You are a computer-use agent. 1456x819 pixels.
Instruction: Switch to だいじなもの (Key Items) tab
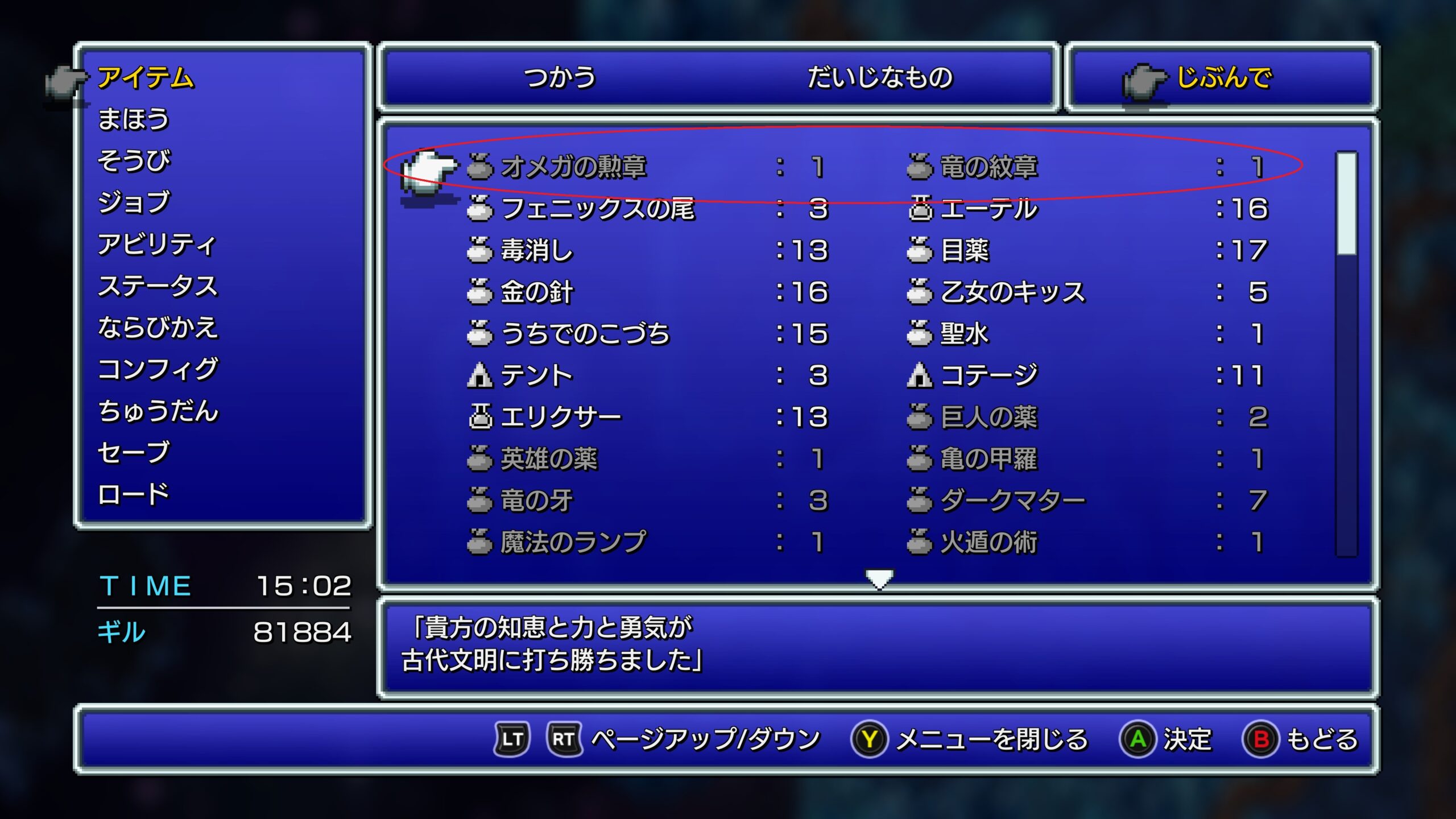[x=880, y=77]
